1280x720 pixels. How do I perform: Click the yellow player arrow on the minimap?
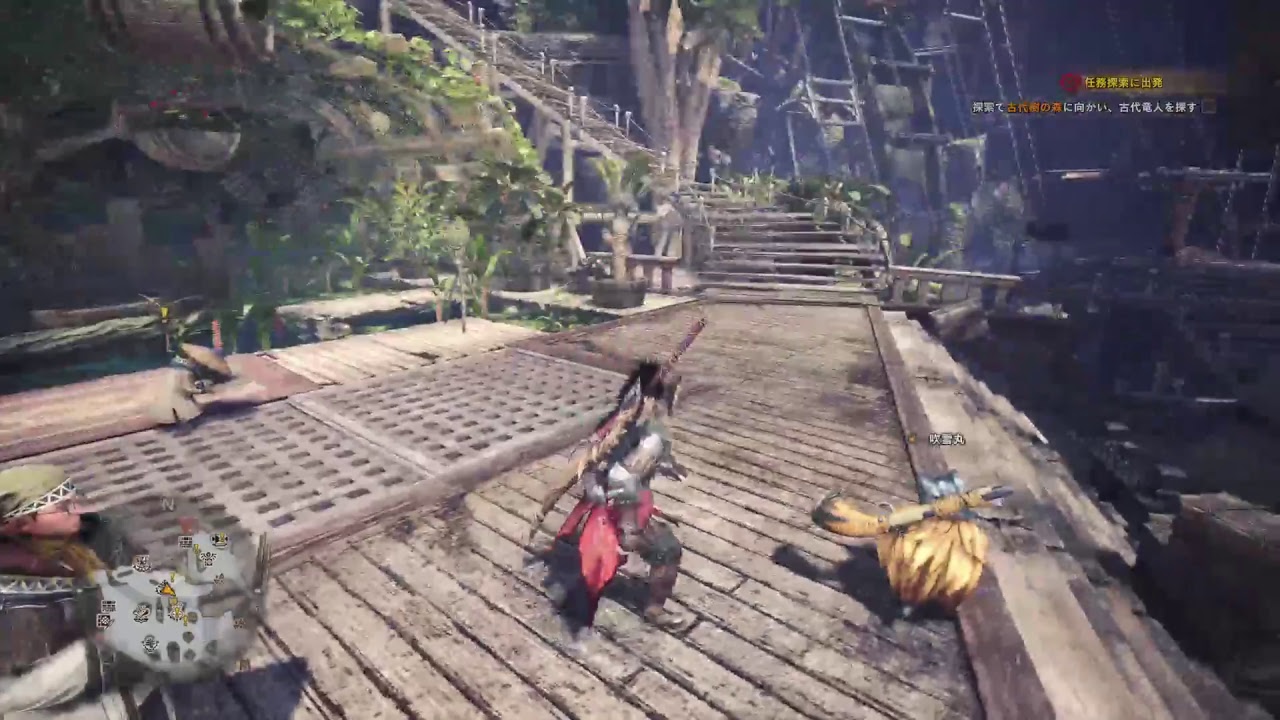[x=167, y=589]
